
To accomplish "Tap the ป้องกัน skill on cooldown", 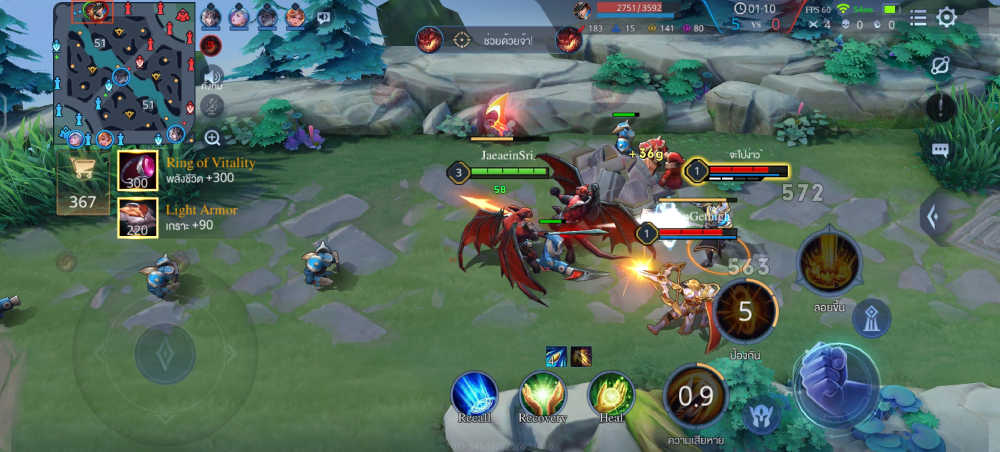I will [745, 312].
